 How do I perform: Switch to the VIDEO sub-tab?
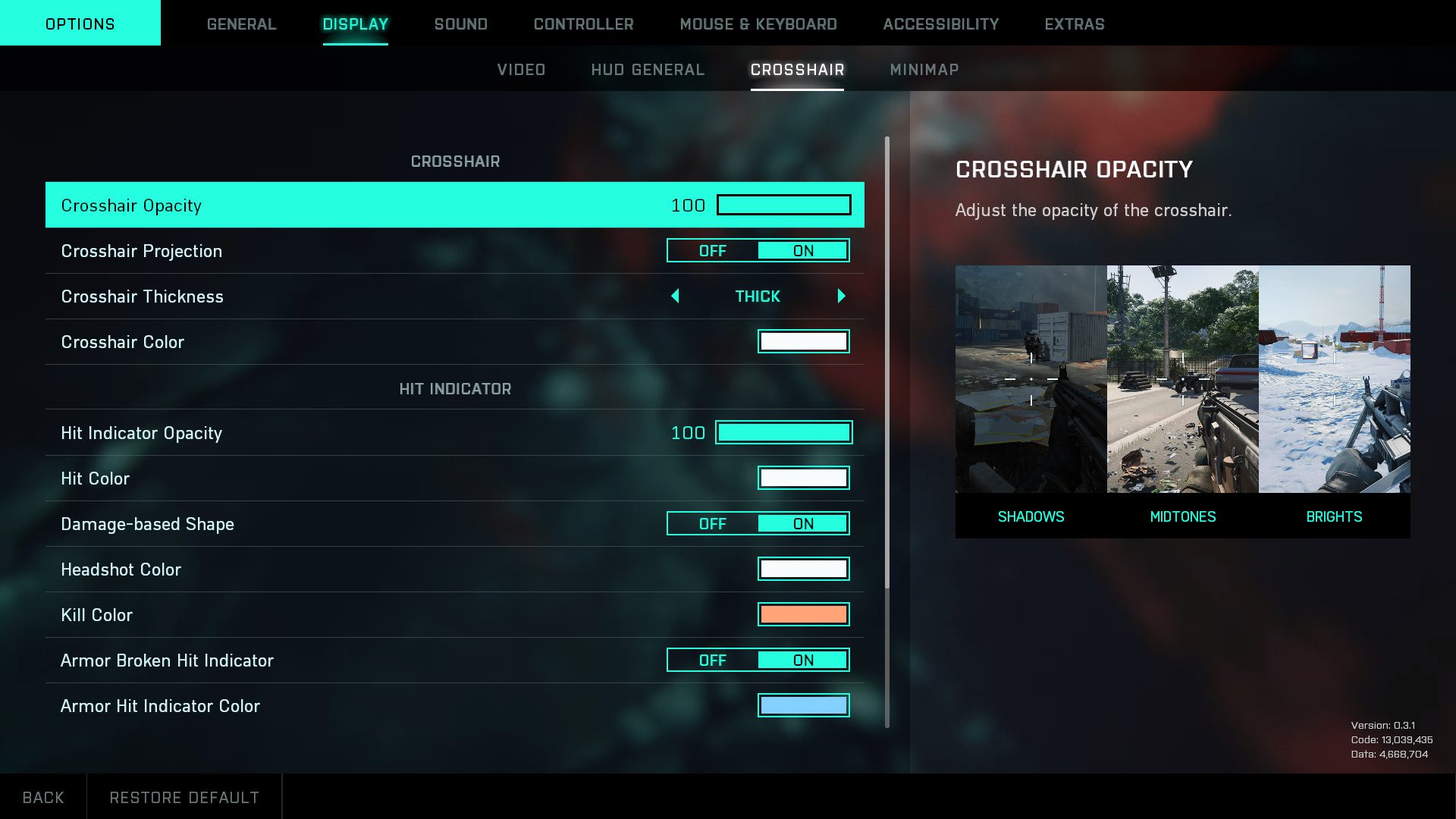(x=521, y=69)
